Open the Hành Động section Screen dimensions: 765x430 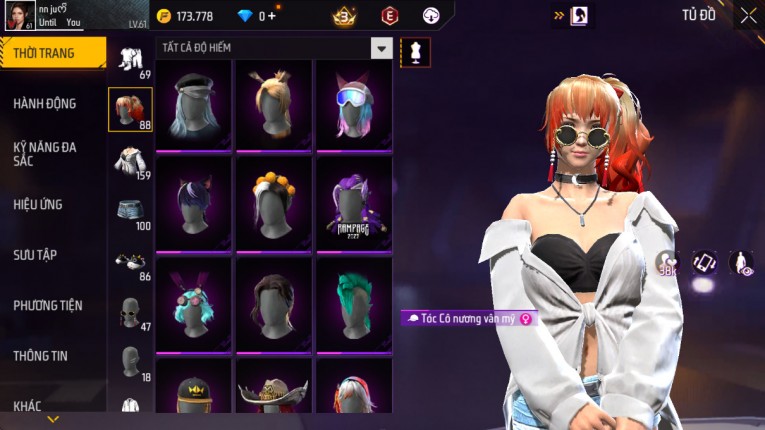45,103
